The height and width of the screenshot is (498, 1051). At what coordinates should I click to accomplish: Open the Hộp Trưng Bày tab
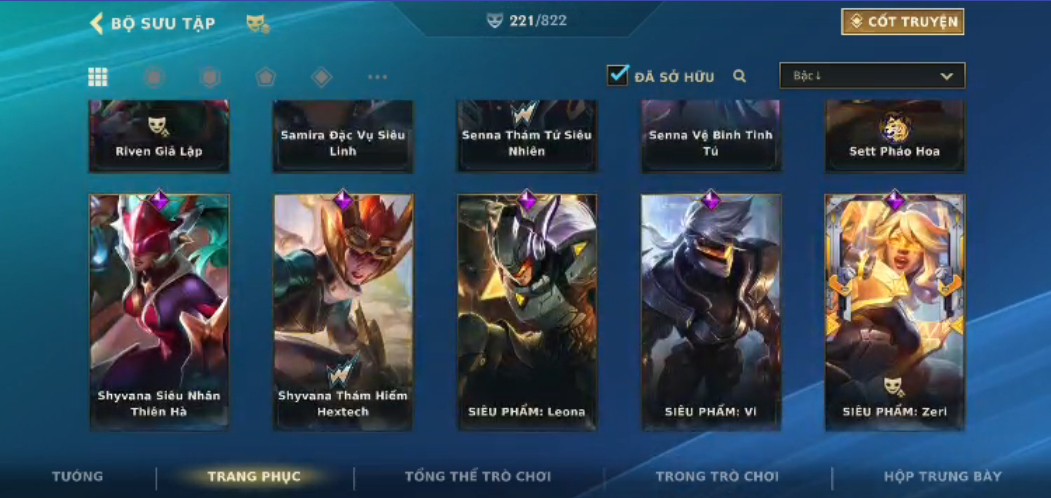click(x=942, y=477)
